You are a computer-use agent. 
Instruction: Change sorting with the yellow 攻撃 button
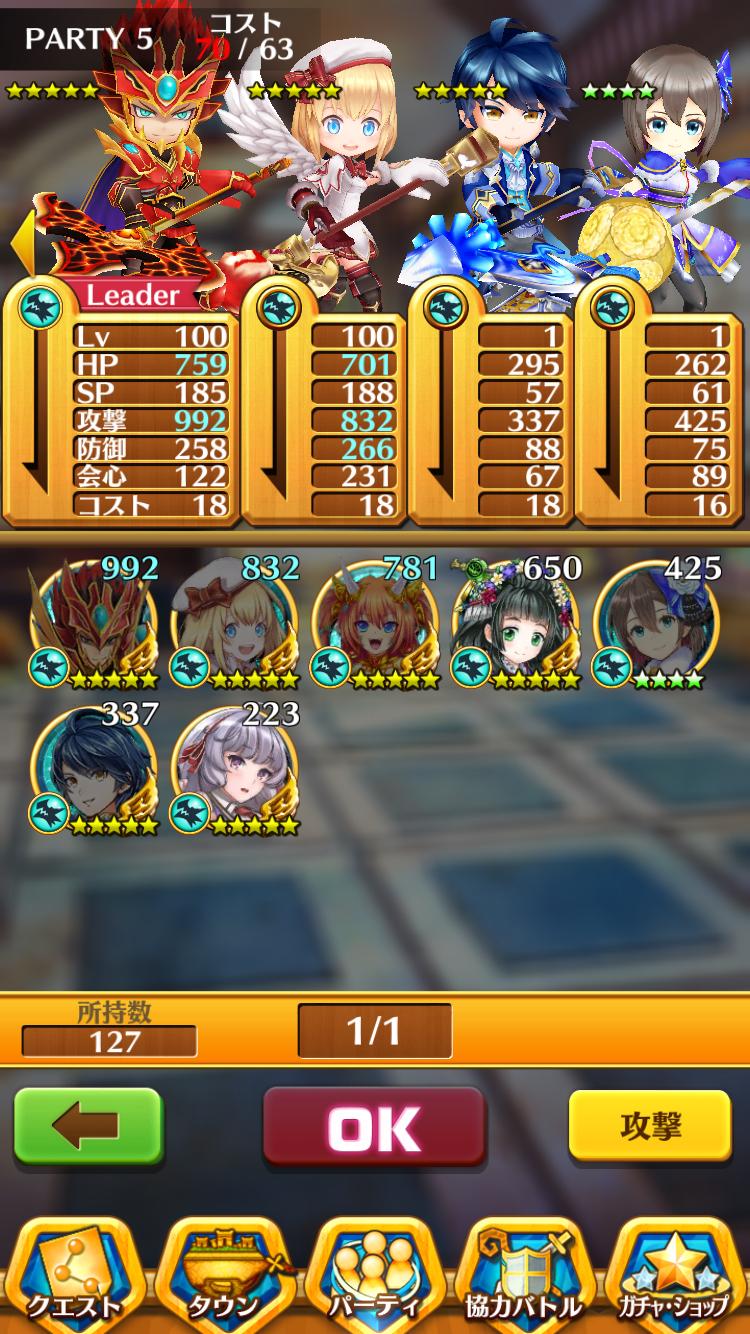[x=650, y=1126]
